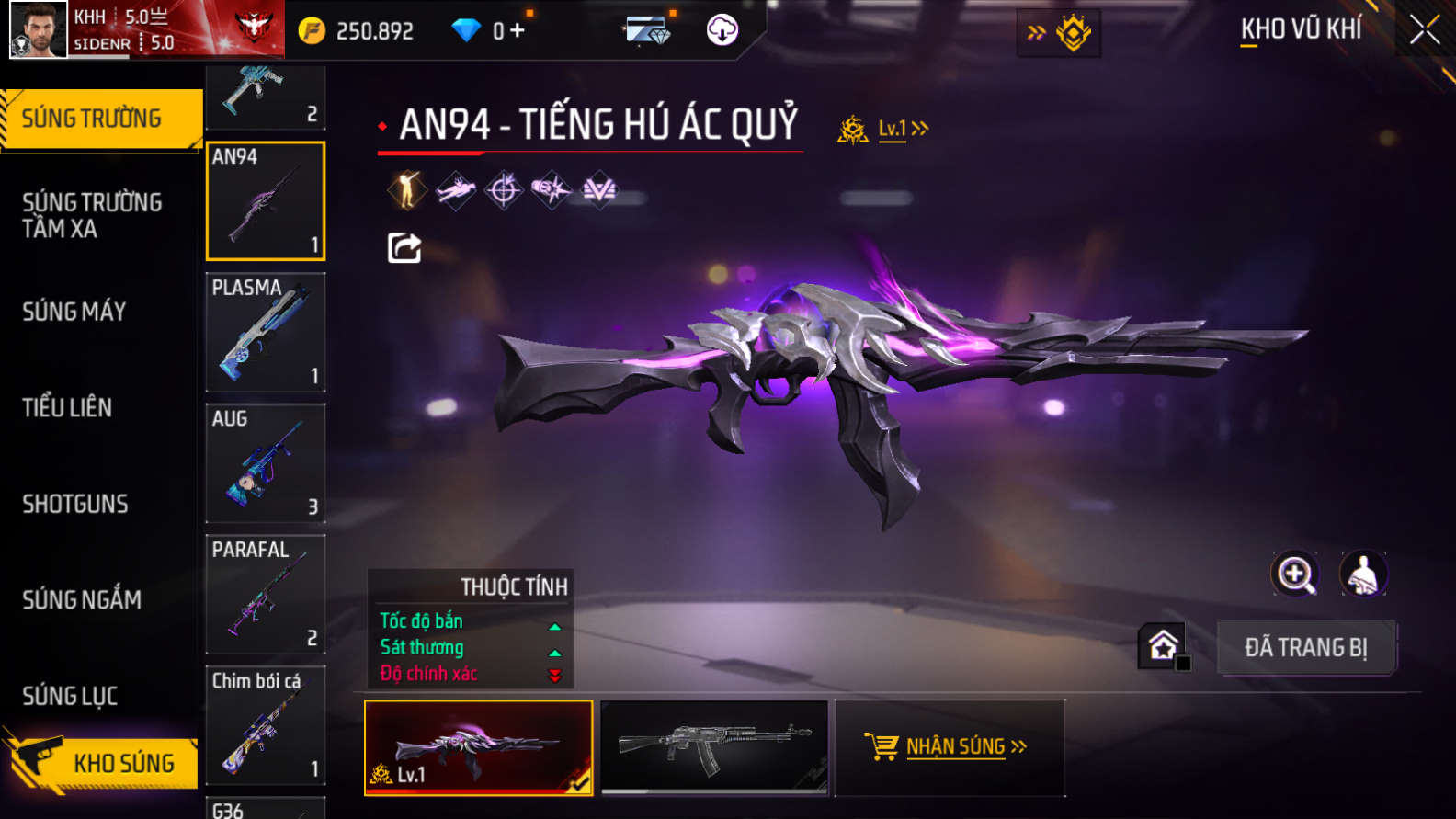
Task: Share the weapon skin via share icon
Action: (x=404, y=247)
